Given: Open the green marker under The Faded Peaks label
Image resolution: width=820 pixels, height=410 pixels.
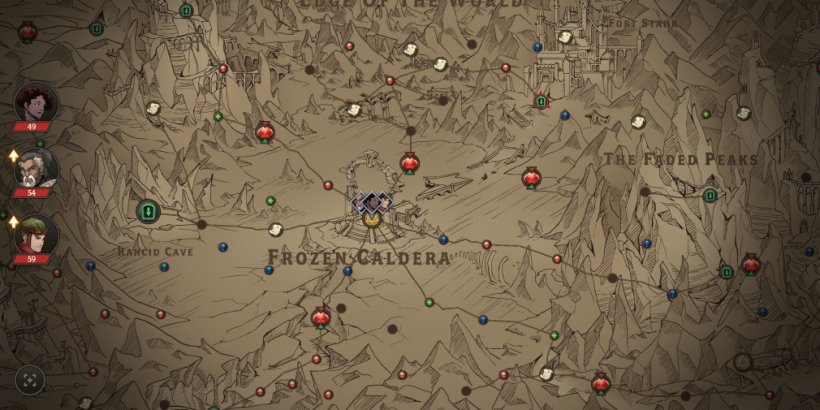Looking at the screenshot, I should point(710,195).
